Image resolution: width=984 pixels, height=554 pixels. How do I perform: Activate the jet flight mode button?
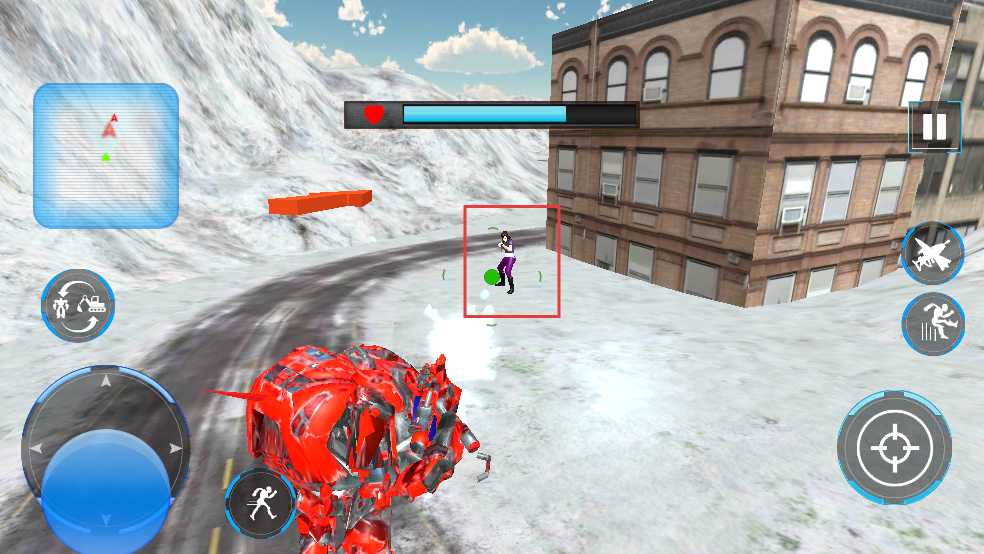[x=932, y=254]
